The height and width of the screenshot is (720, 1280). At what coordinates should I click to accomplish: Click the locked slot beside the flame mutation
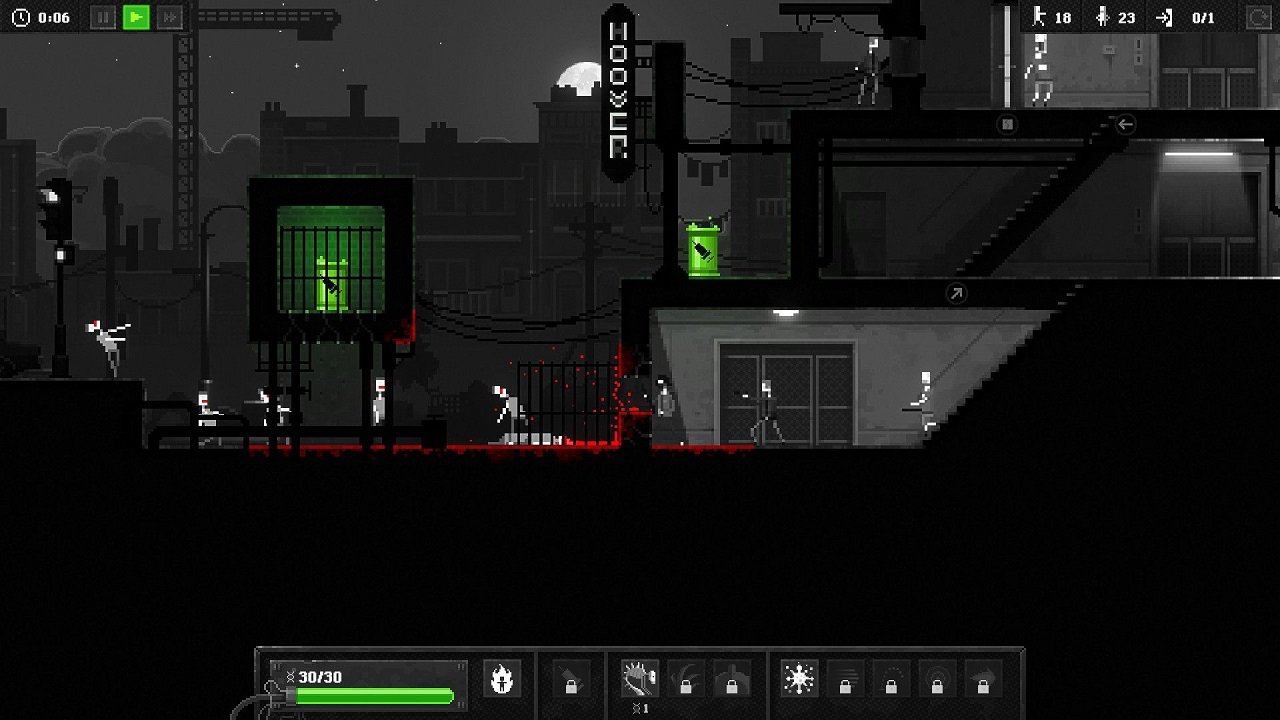(x=572, y=676)
